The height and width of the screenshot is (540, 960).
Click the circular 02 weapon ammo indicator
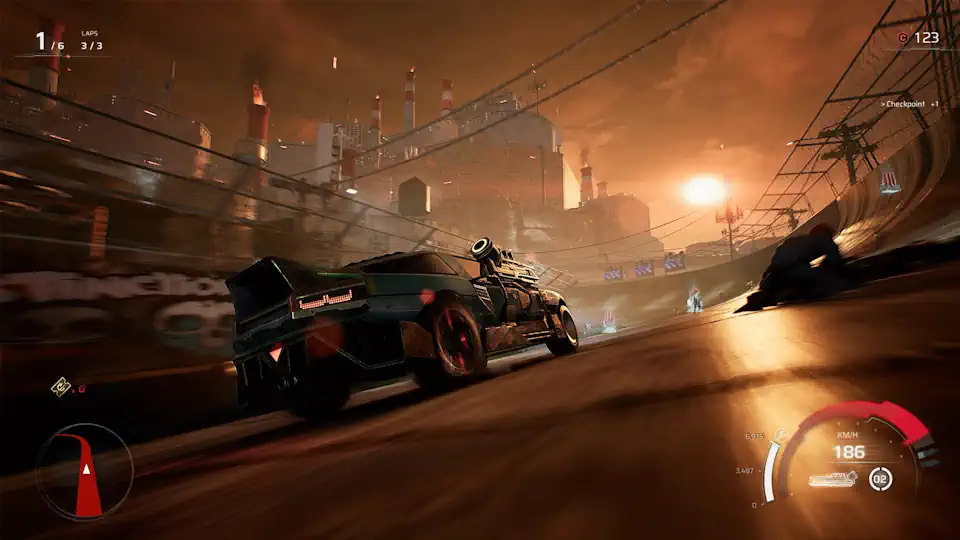[880, 478]
